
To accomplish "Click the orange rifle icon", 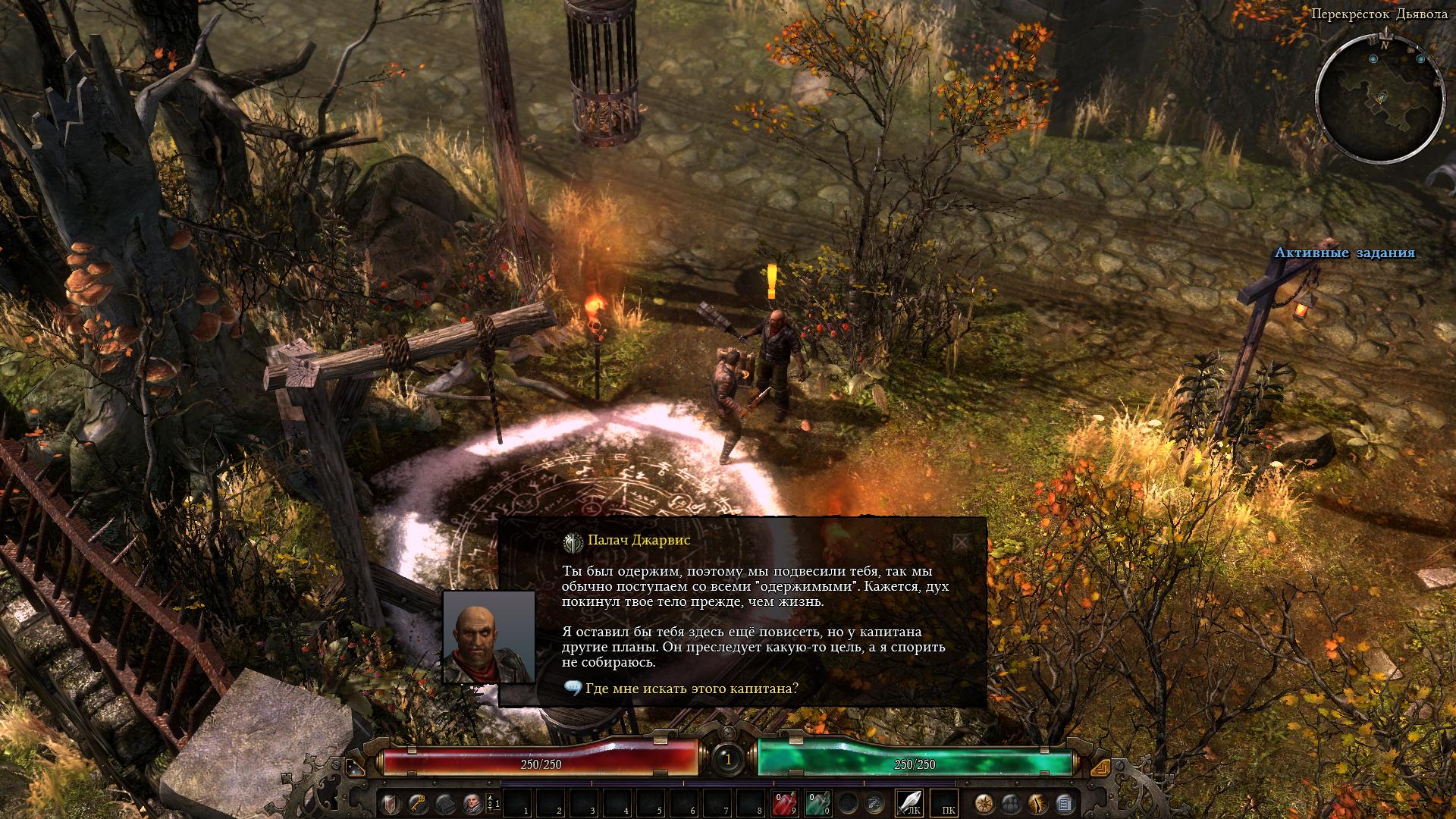I will point(1037,802).
